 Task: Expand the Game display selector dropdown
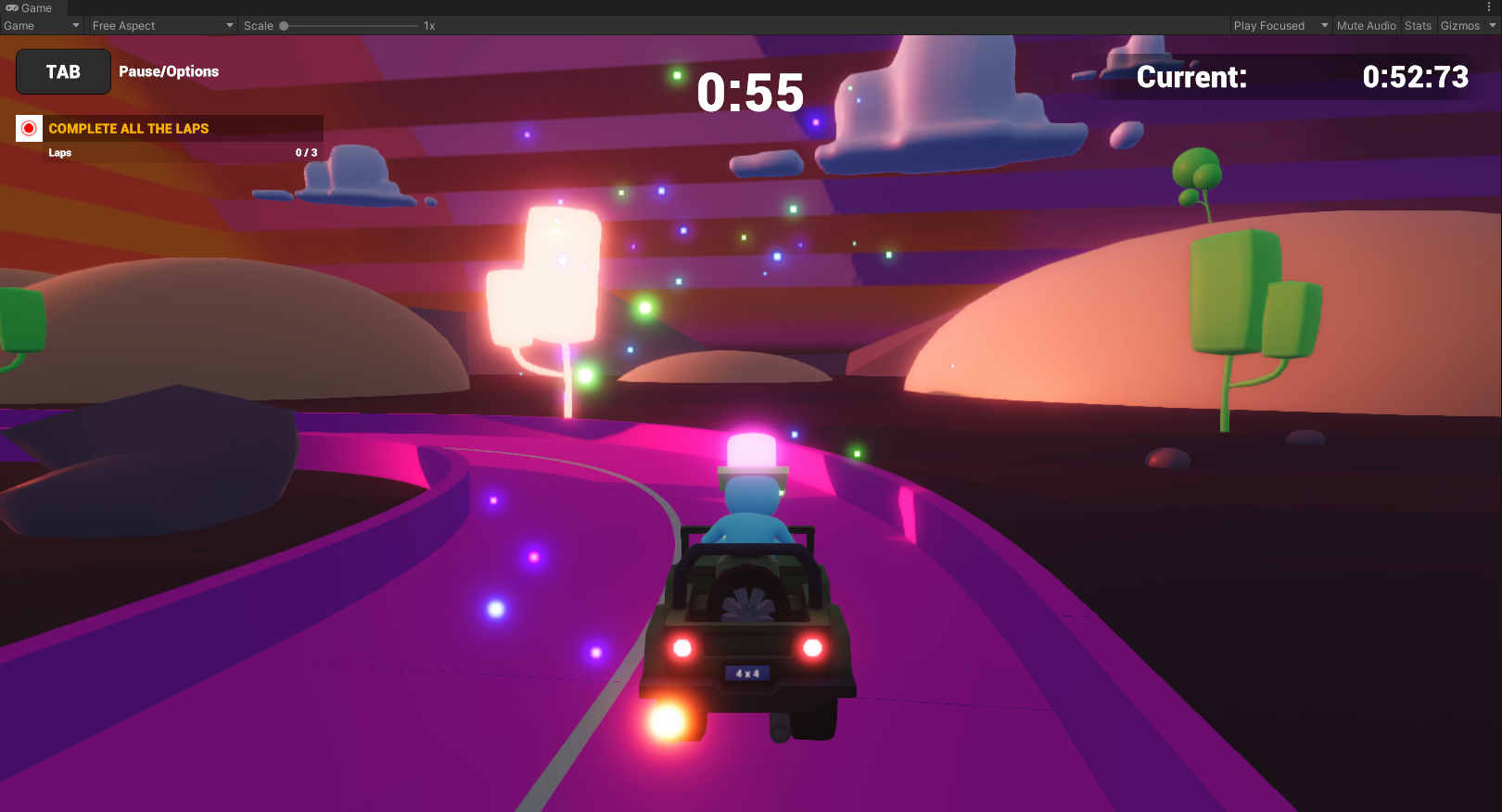(x=42, y=25)
